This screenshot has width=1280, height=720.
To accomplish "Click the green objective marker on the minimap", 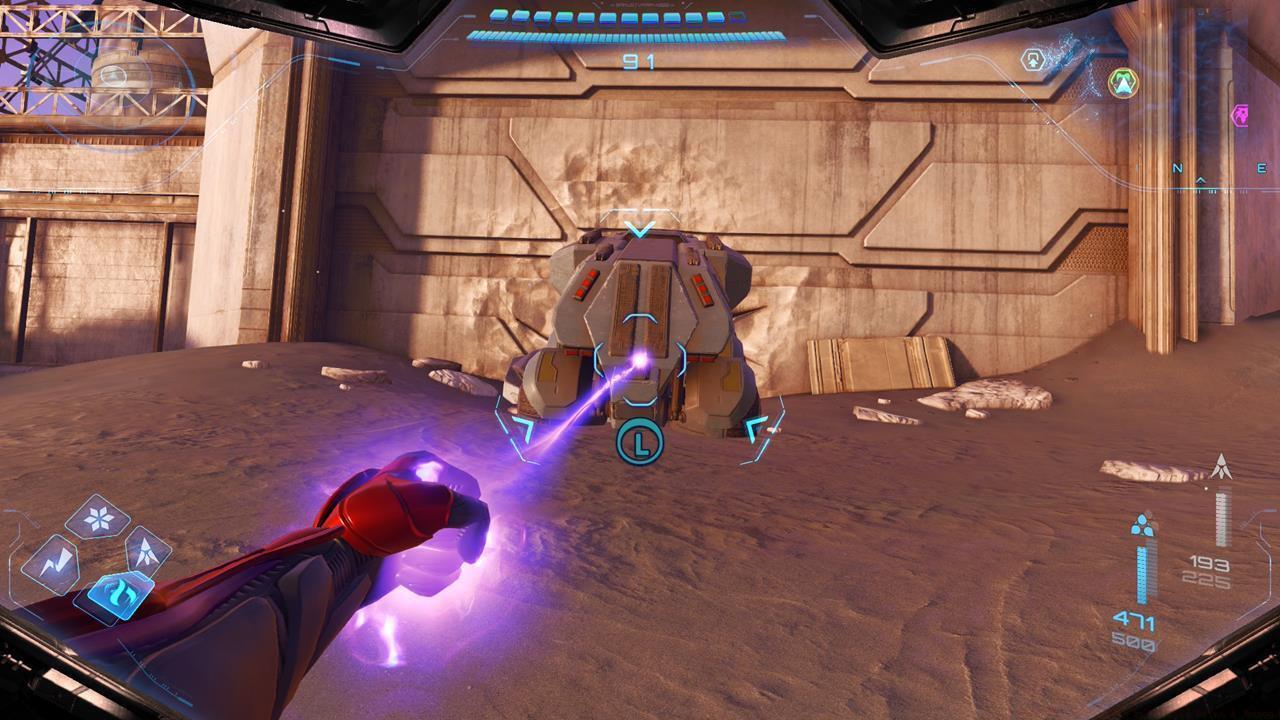I will (x=1124, y=82).
